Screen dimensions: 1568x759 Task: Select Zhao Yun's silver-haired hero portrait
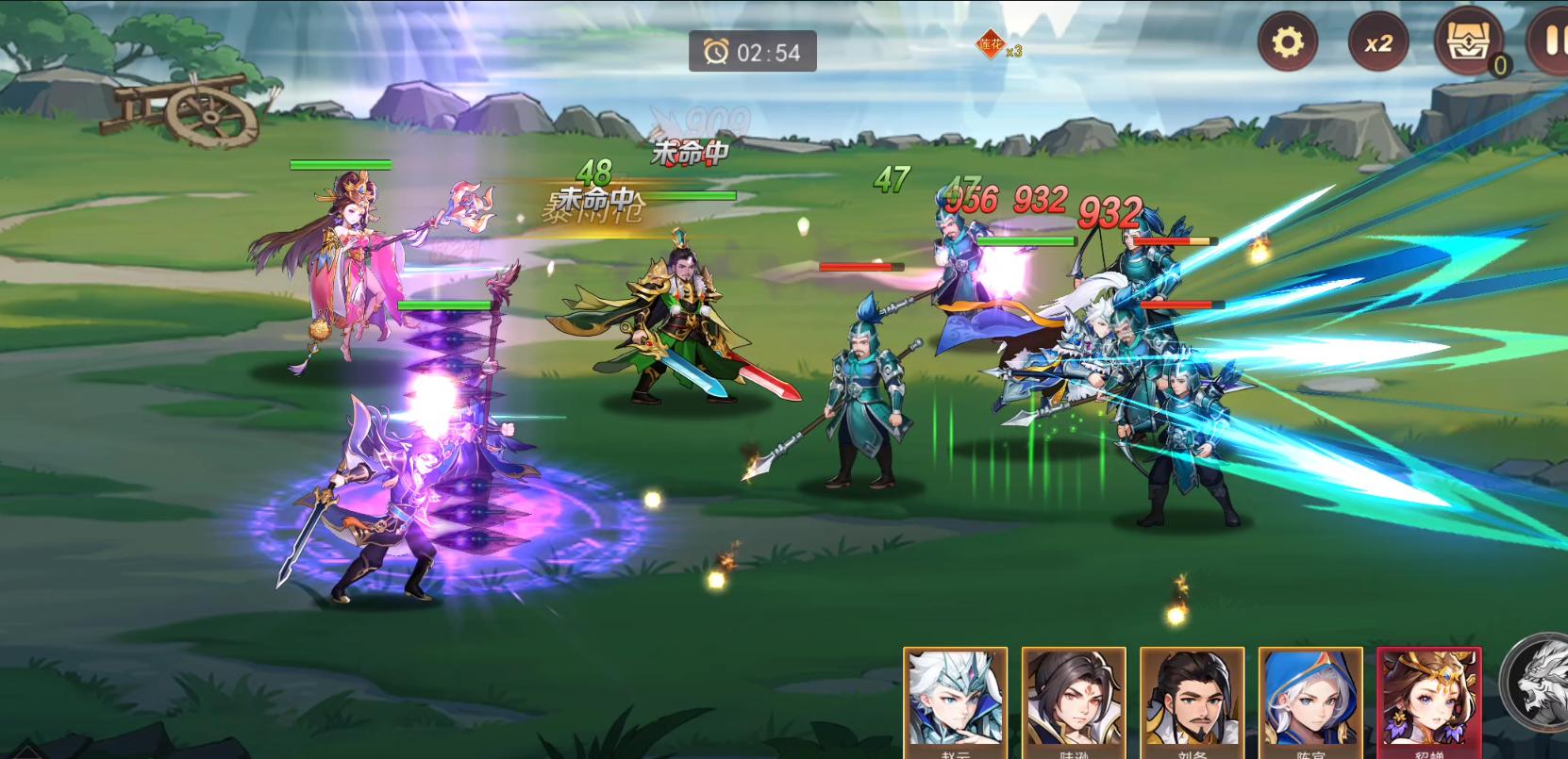click(955, 702)
